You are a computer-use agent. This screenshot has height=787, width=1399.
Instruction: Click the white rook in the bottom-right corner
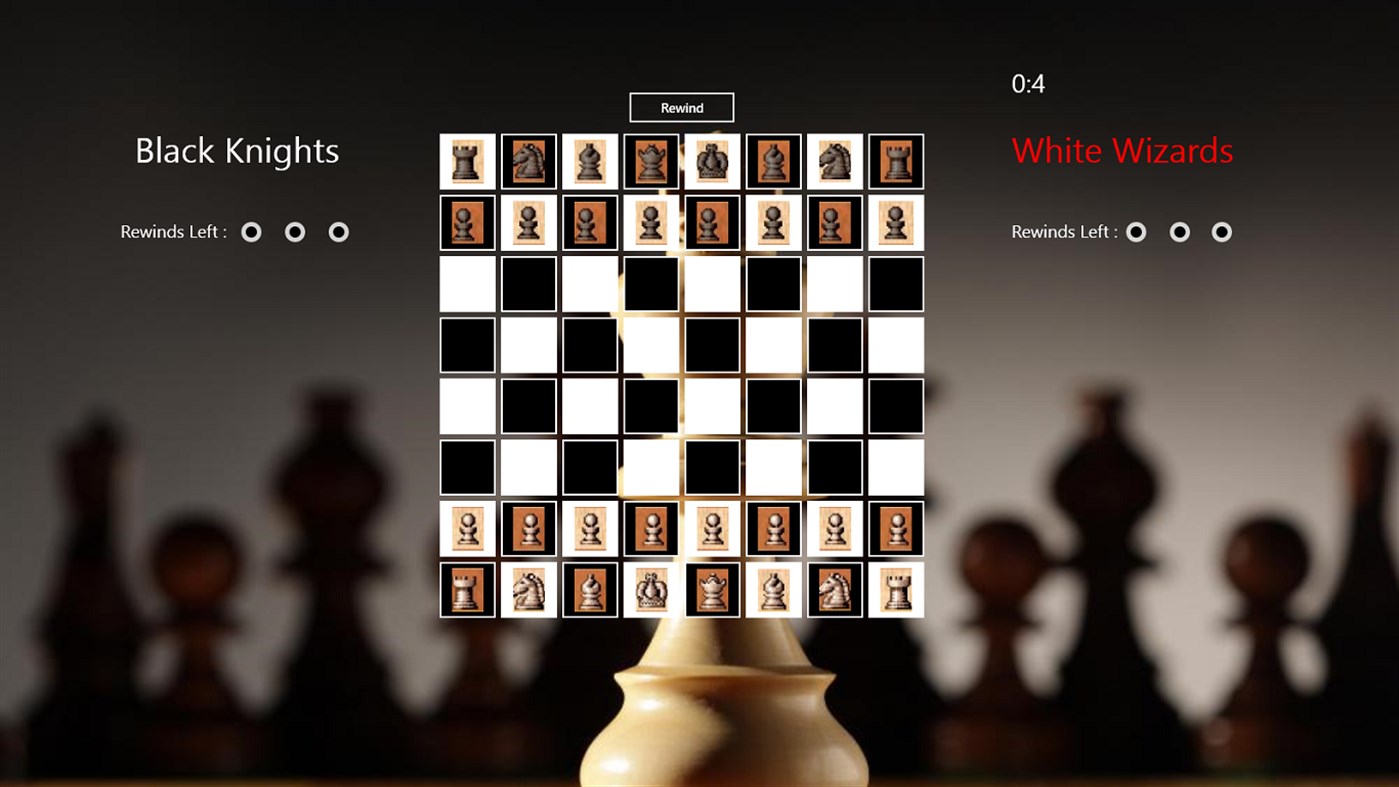click(896, 590)
